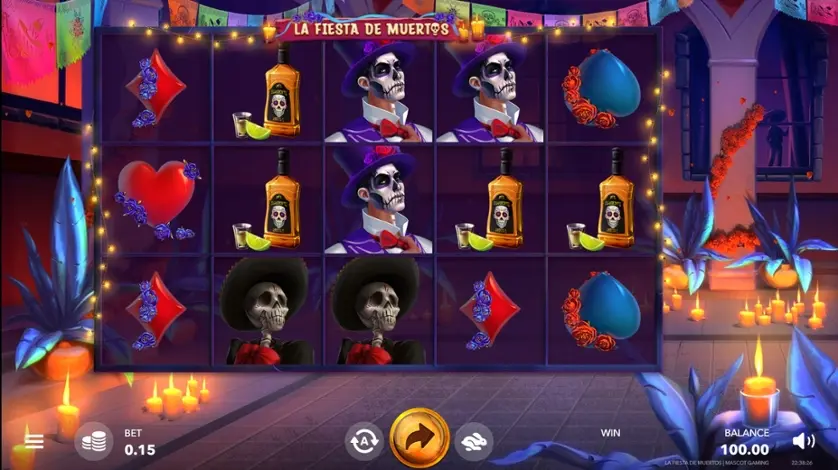
Task: Open bet settings via coin stack icon
Action: pyautogui.click(x=94, y=441)
